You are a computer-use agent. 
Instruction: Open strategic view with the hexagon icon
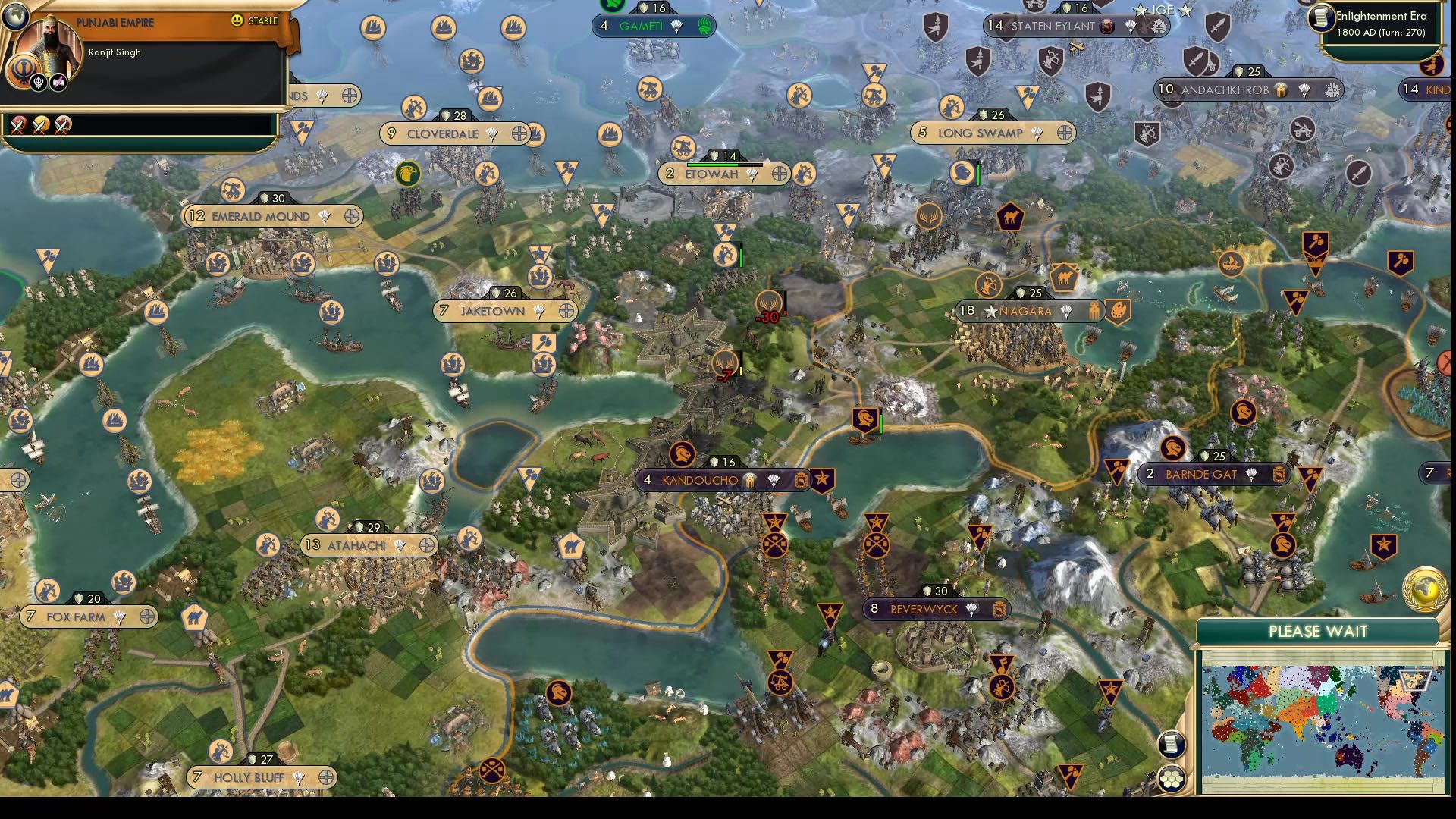[1172, 777]
